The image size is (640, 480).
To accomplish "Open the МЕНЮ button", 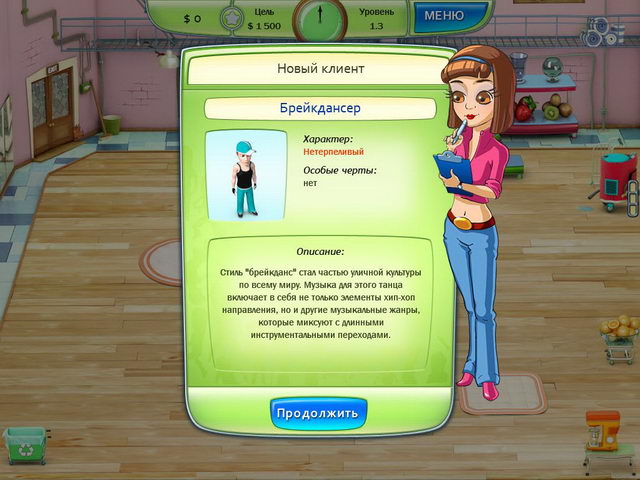I will [443, 16].
